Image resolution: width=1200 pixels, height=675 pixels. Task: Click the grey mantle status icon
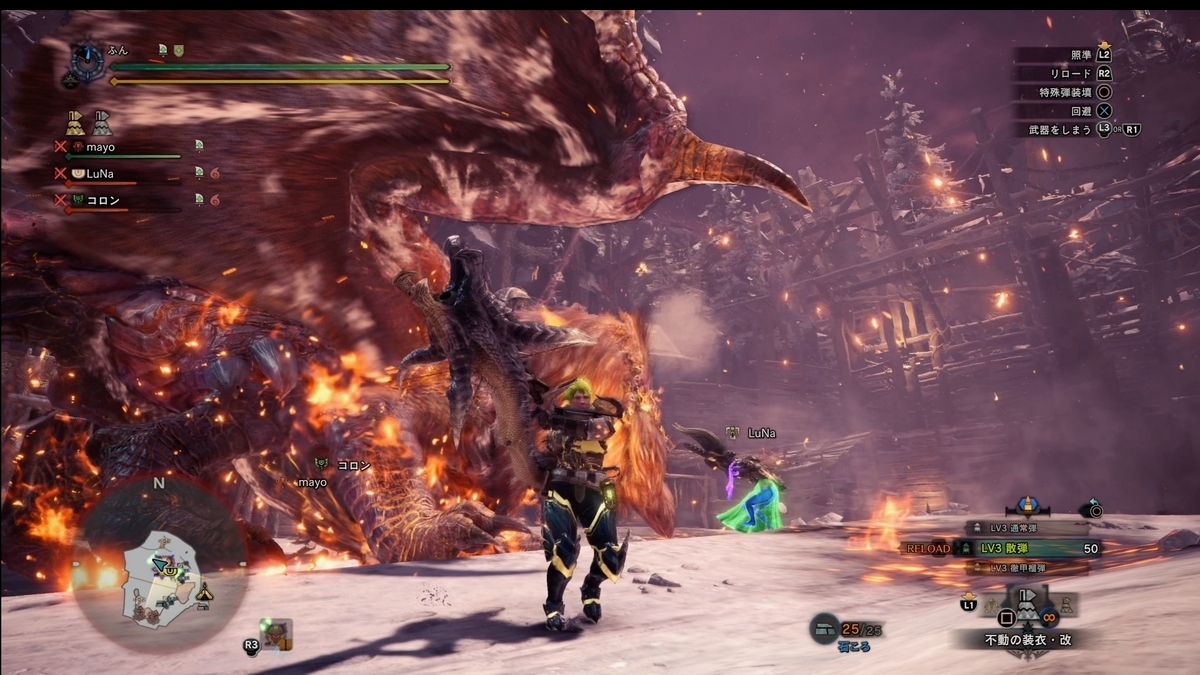tap(102, 123)
